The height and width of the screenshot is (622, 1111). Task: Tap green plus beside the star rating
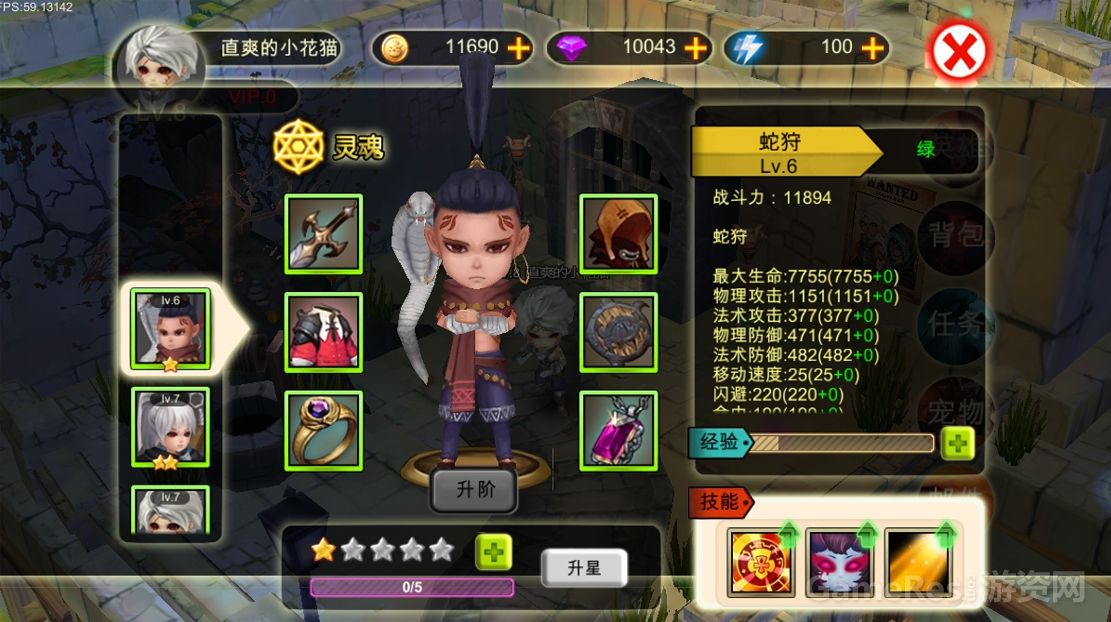[492, 551]
